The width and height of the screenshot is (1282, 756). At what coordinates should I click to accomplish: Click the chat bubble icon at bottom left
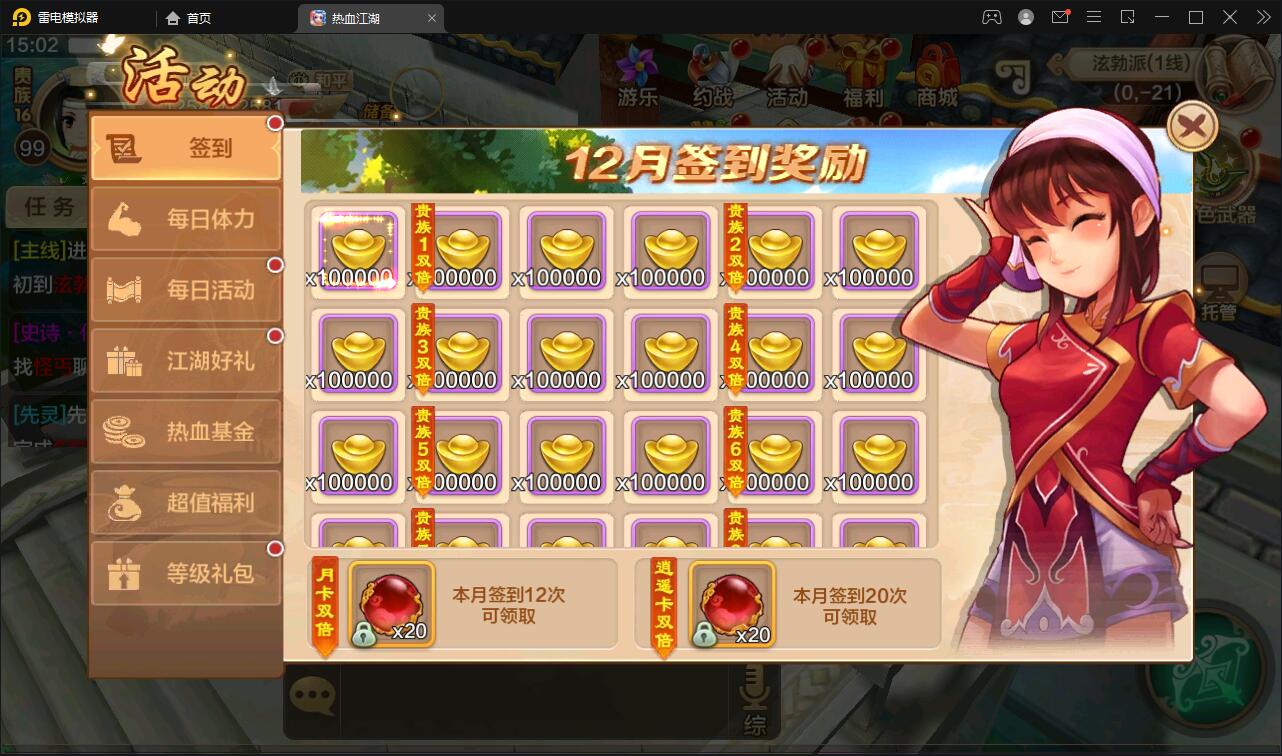point(313,695)
